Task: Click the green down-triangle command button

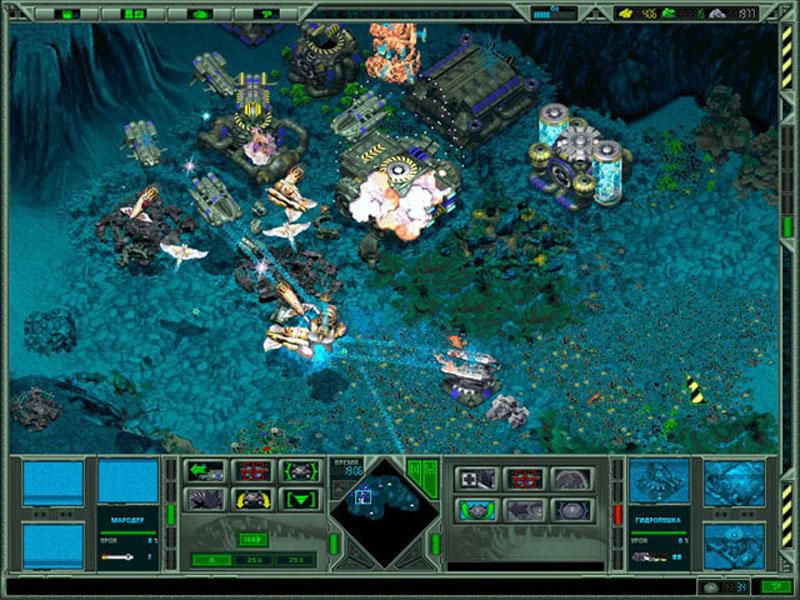Action: (x=299, y=498)
